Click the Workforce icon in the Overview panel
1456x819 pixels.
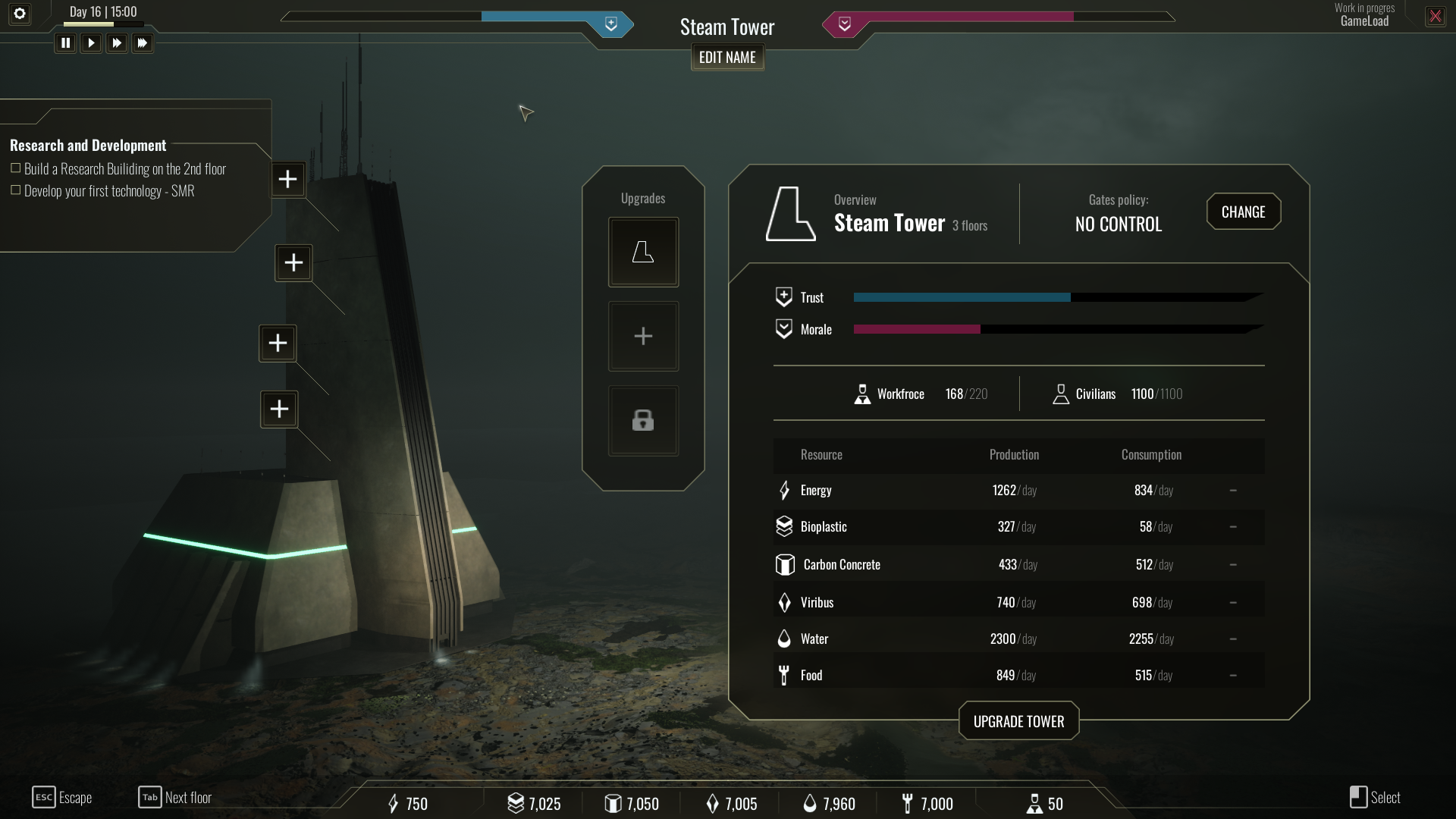(x=861, y=394)
